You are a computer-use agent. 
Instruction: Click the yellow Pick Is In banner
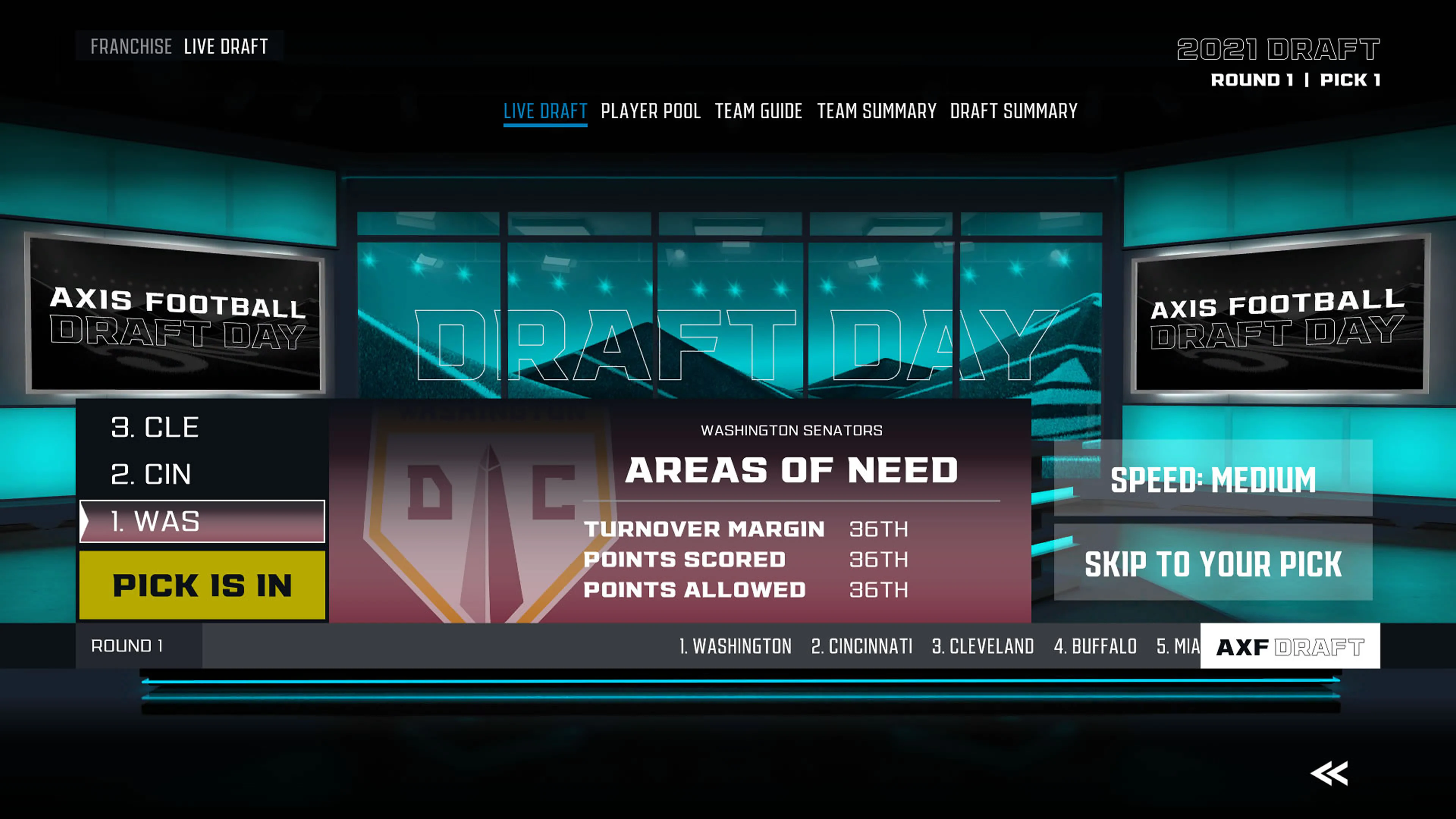pos(202,587)
